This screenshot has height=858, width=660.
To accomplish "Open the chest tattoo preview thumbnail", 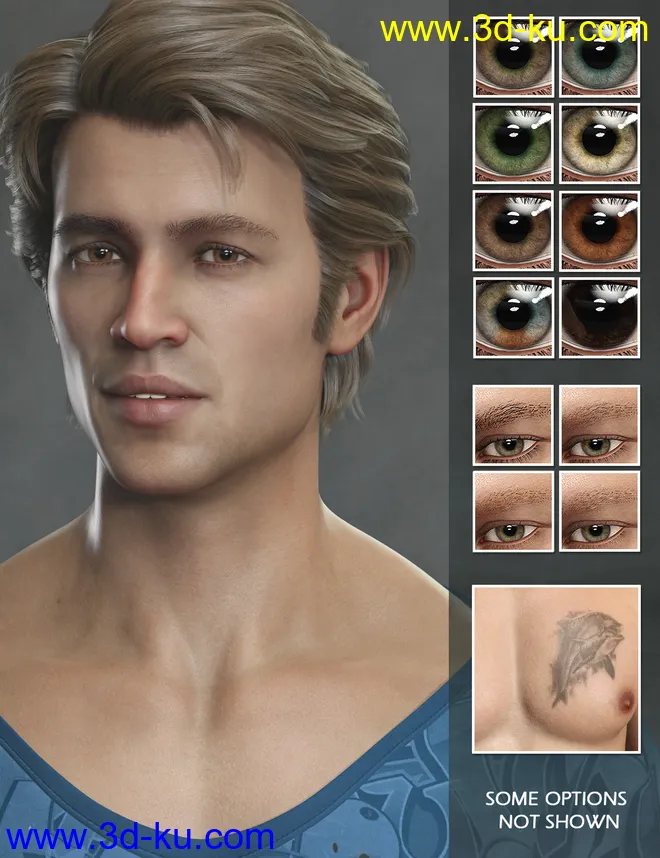I will (x=555, y=668).
